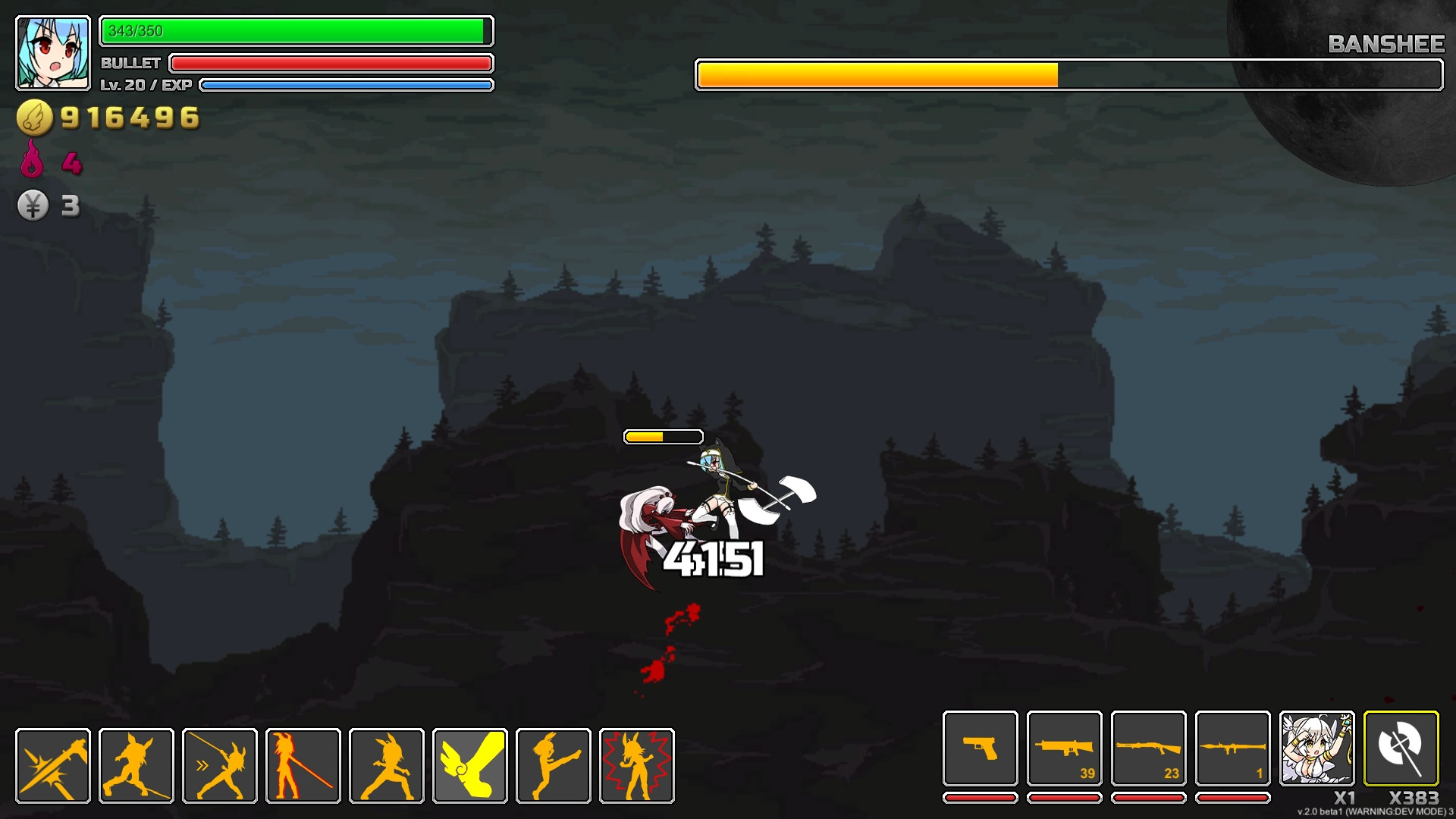Click the yen currency counter icon
Screen dimensions: 1456x819
coord(32,203)
